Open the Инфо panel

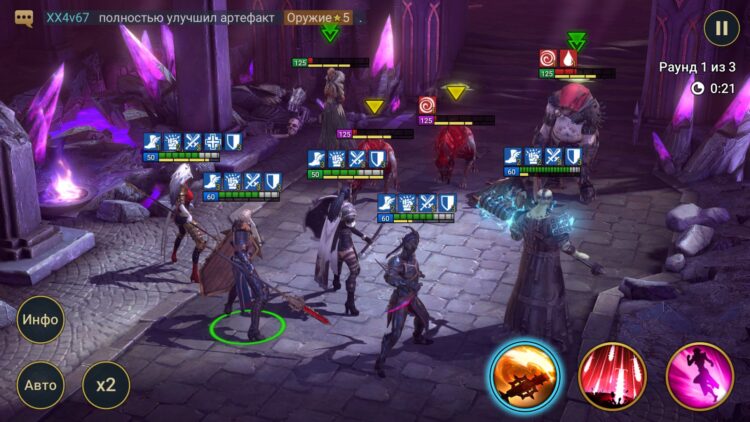click(x=41, y=320)
